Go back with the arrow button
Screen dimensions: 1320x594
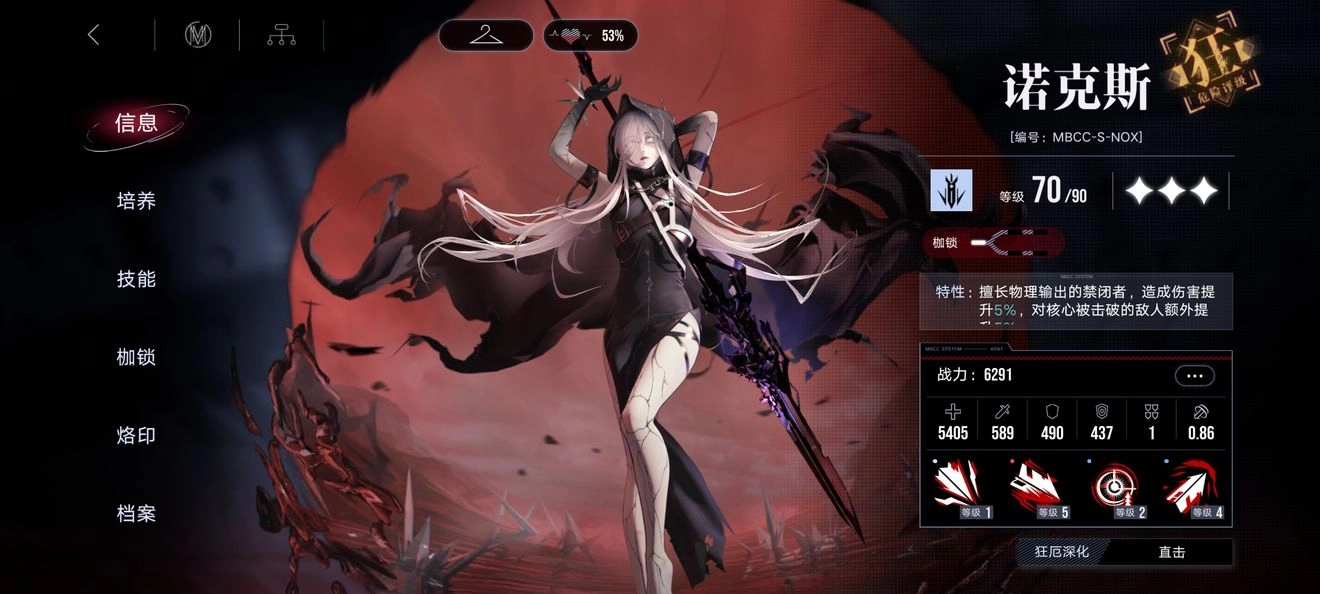click(94, 35)
